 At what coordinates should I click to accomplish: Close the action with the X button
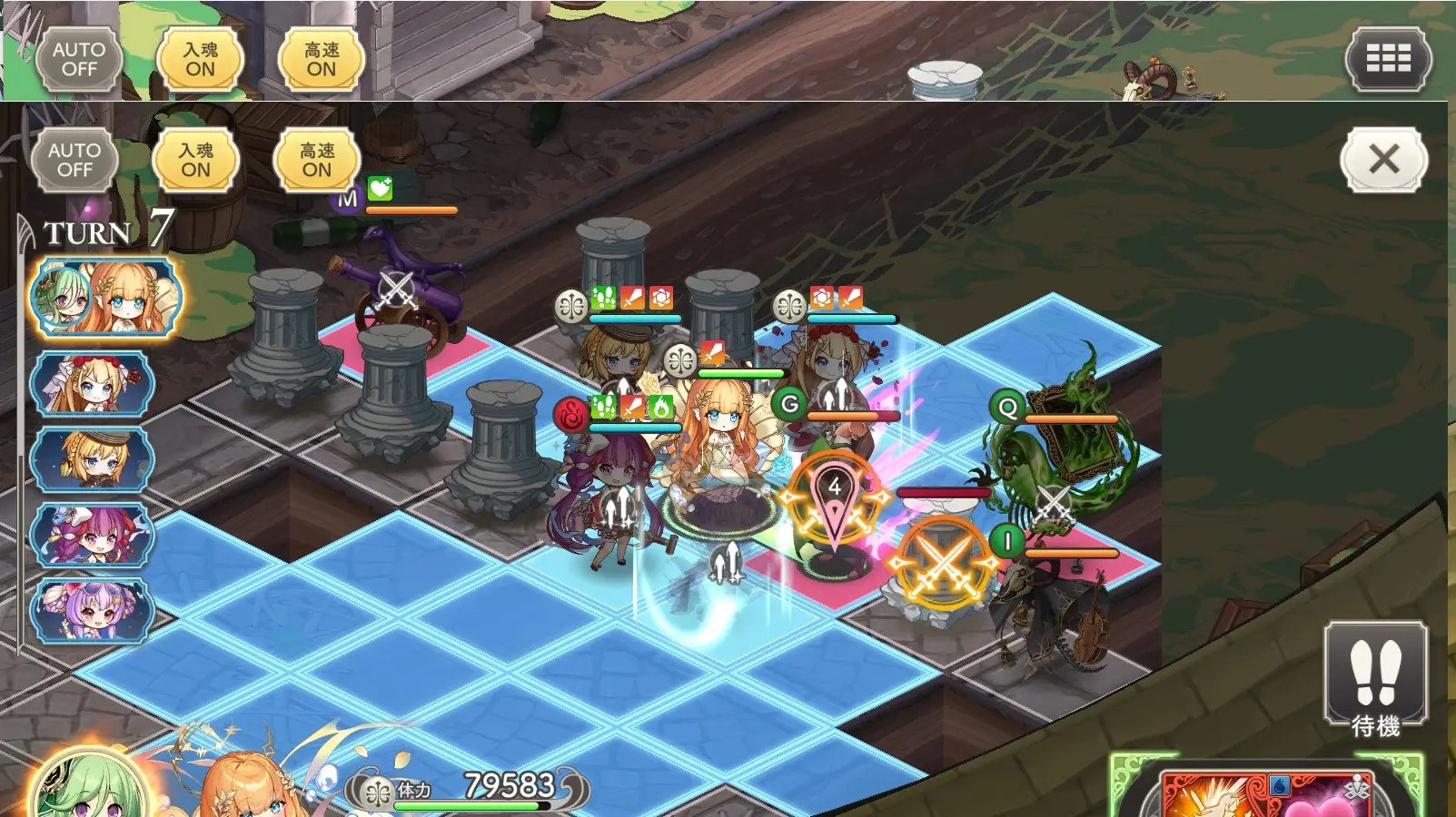pyautogui.click(x=1383, y=160)
